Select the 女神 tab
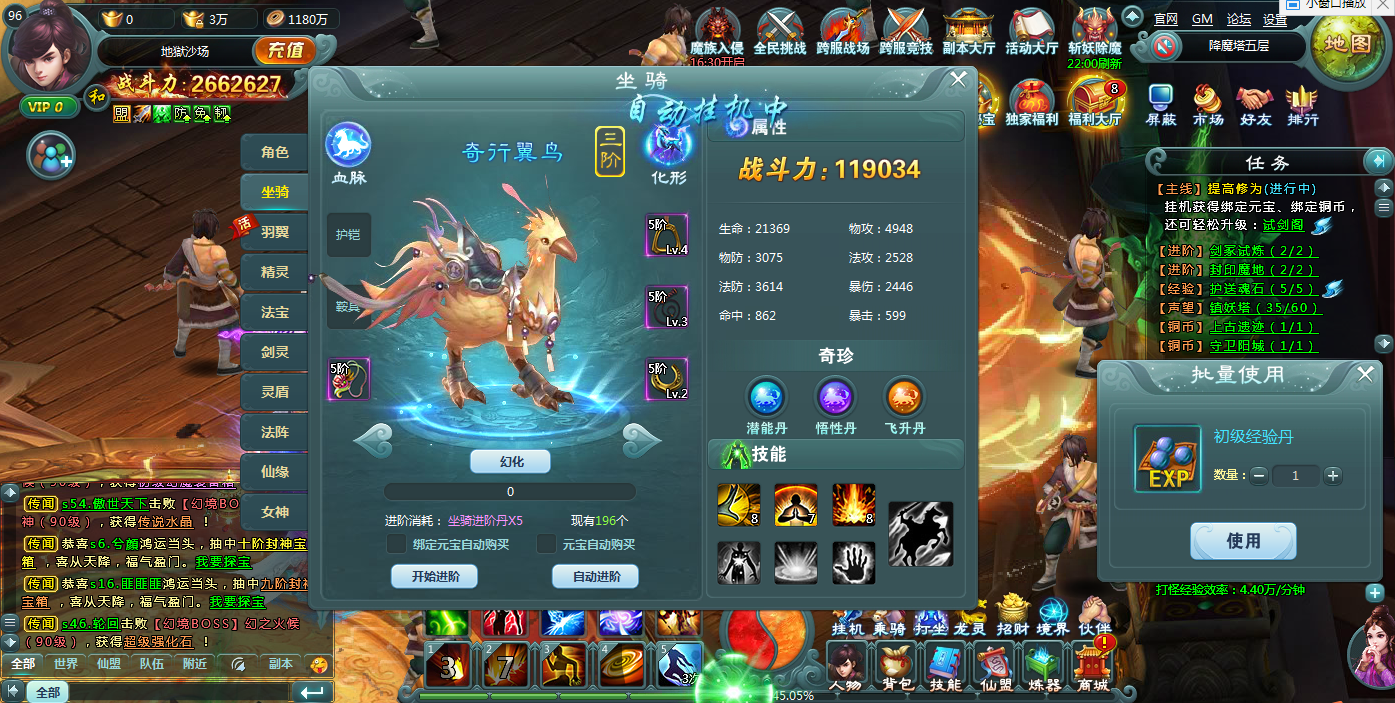This screenshot has width=1395, height=703. [x=274, y=511]
